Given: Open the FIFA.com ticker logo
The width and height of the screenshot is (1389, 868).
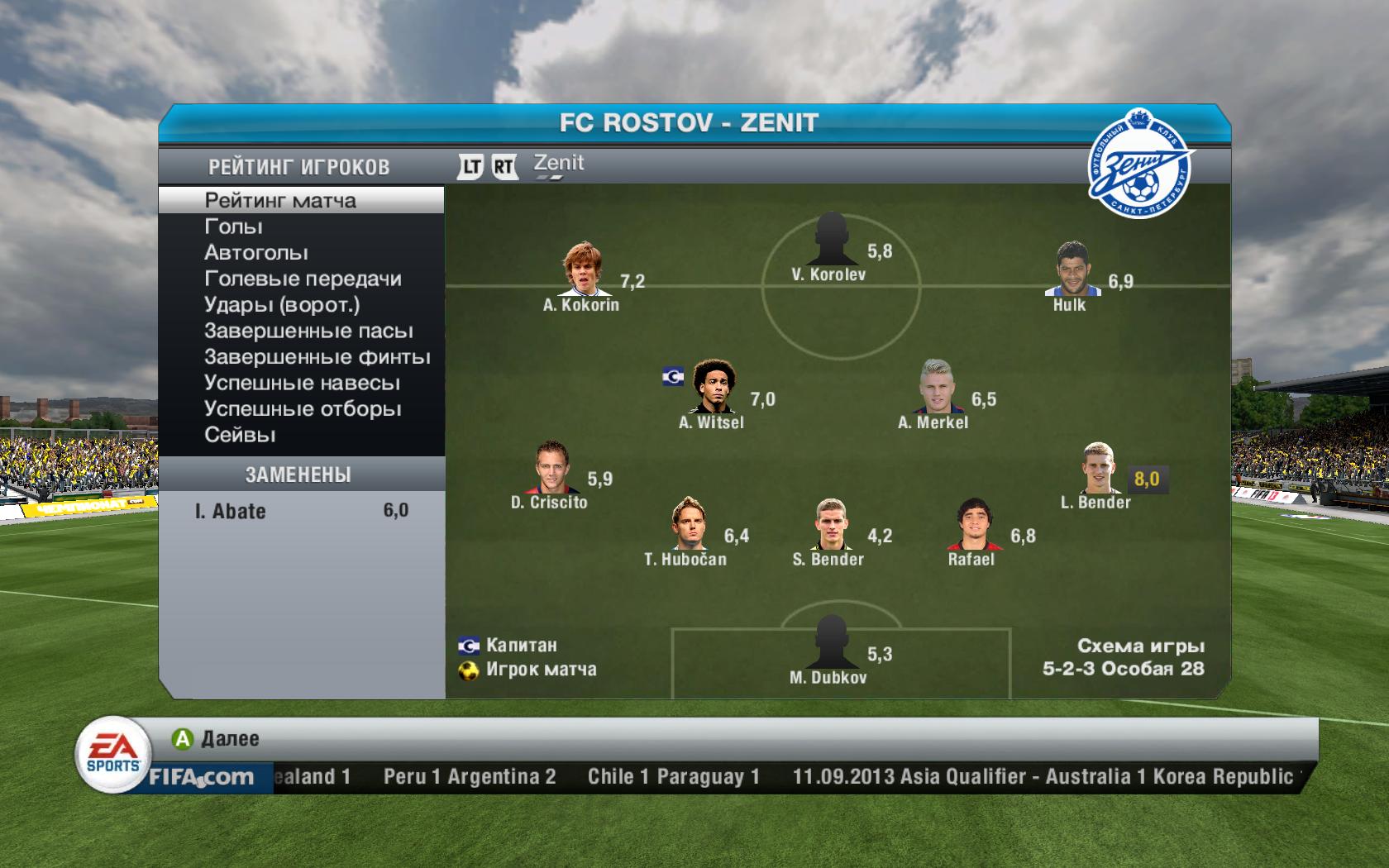Looking at the screenshot, I should 201,777.
